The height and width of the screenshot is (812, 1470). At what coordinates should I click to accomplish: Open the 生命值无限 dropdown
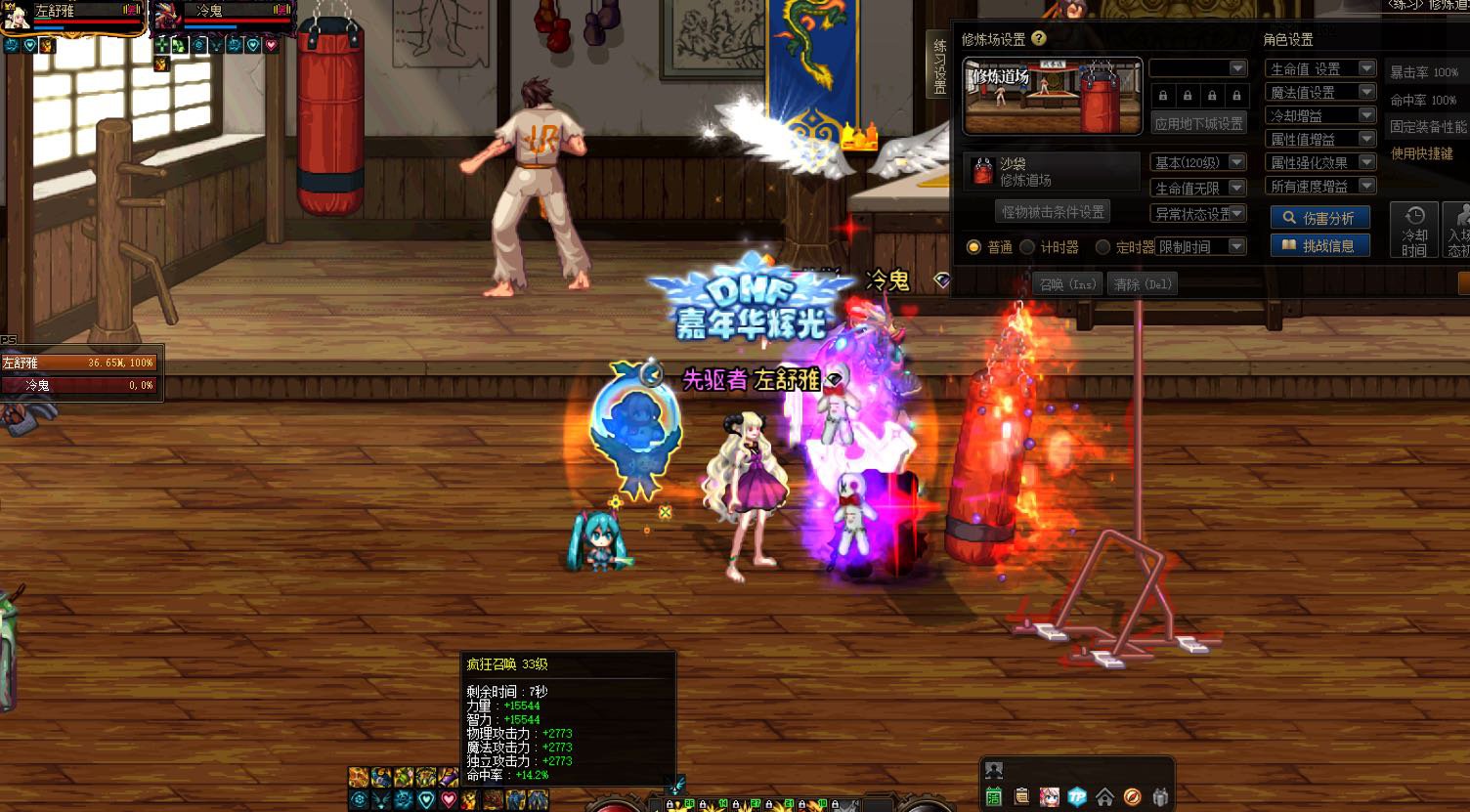click(1198, 188)
